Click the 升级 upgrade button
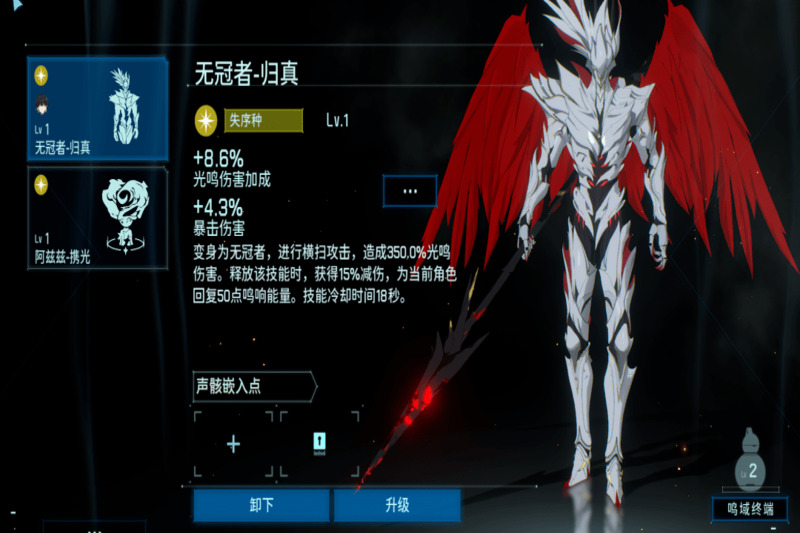 click(397, 505)
